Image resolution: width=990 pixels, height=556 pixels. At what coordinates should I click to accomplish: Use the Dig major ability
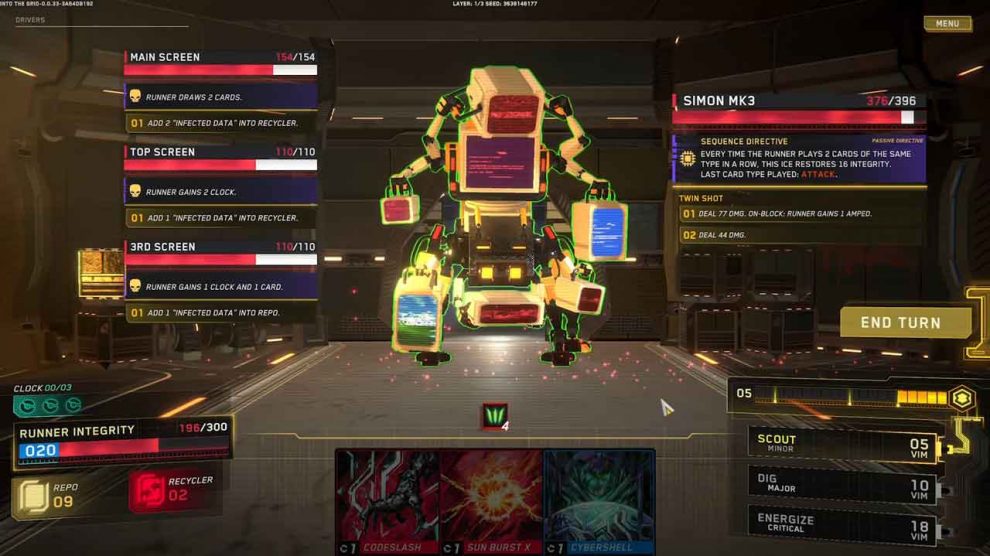click(843, 485)
